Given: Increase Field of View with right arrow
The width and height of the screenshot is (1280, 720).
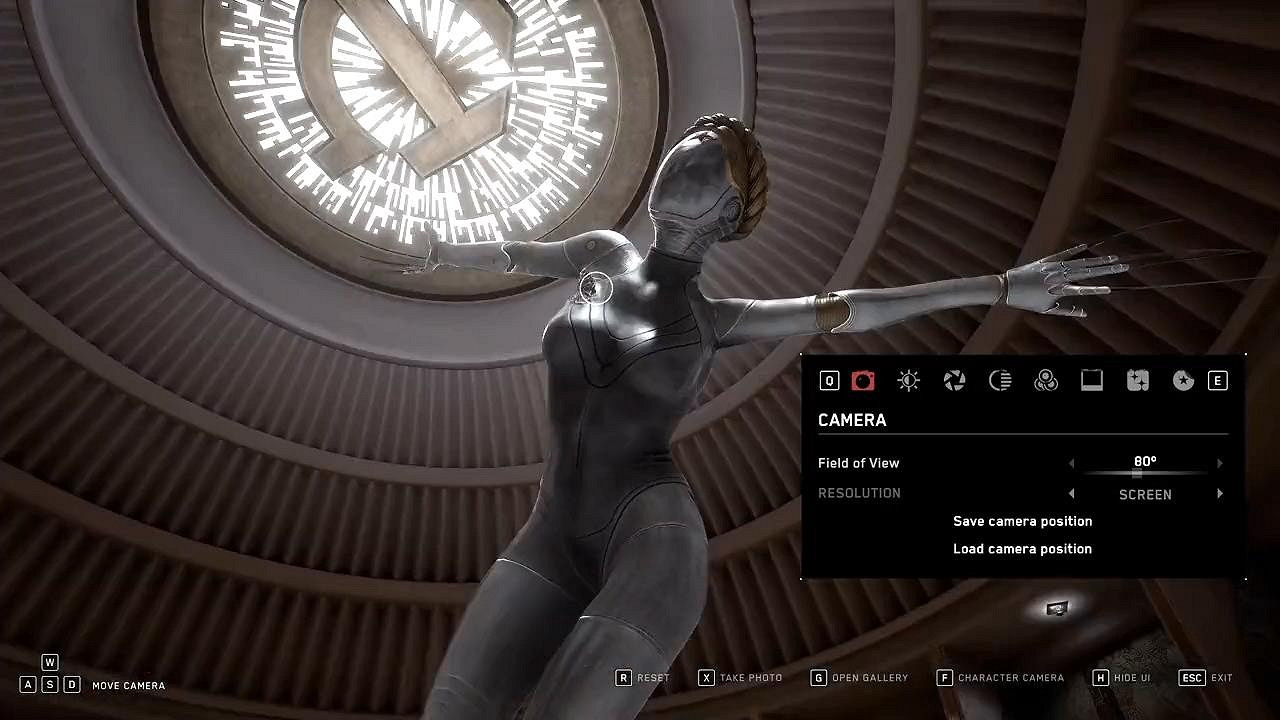Looking at the screenshot, I should [1220, 463].
